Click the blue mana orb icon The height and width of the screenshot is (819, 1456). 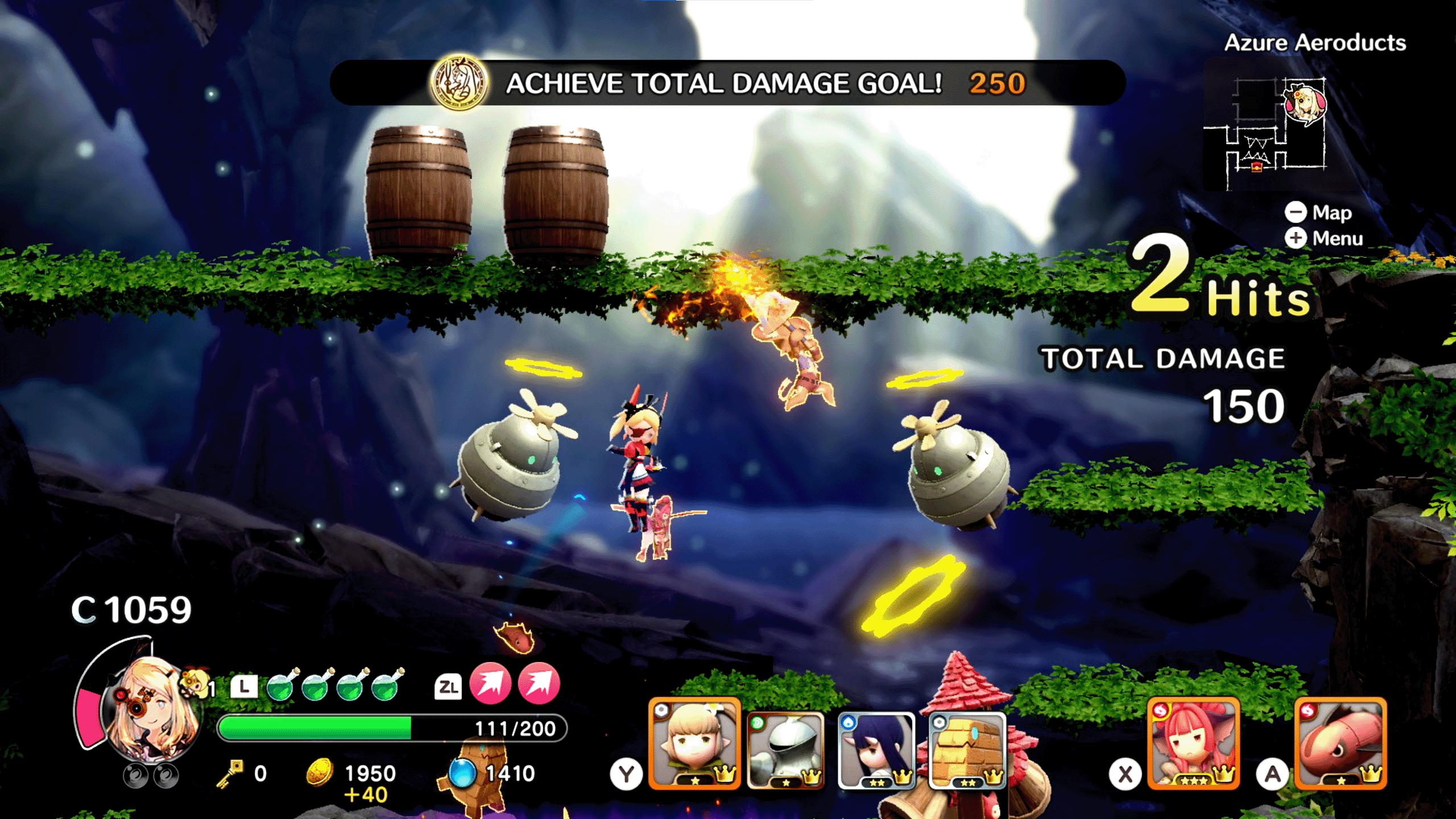[461, 772]
